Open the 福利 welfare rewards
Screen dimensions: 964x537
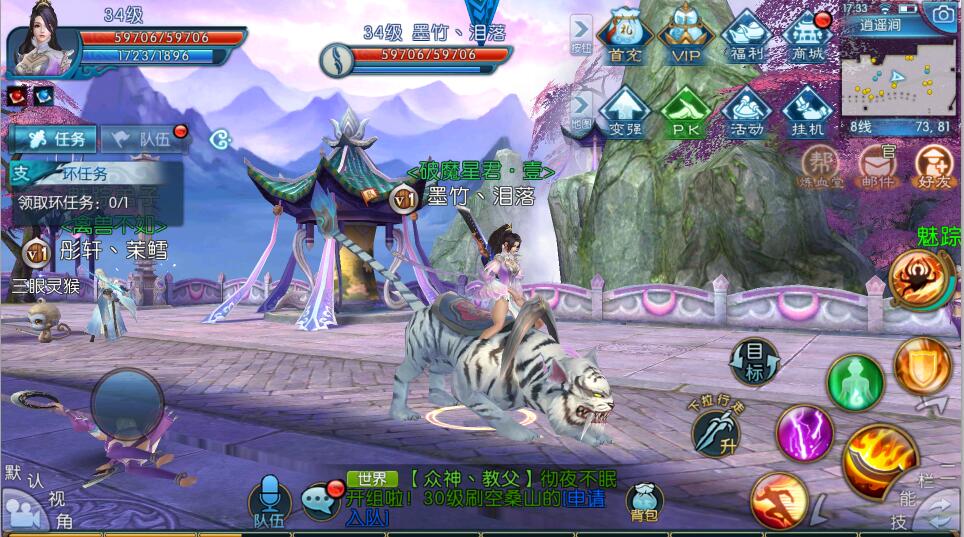point(747,36)
